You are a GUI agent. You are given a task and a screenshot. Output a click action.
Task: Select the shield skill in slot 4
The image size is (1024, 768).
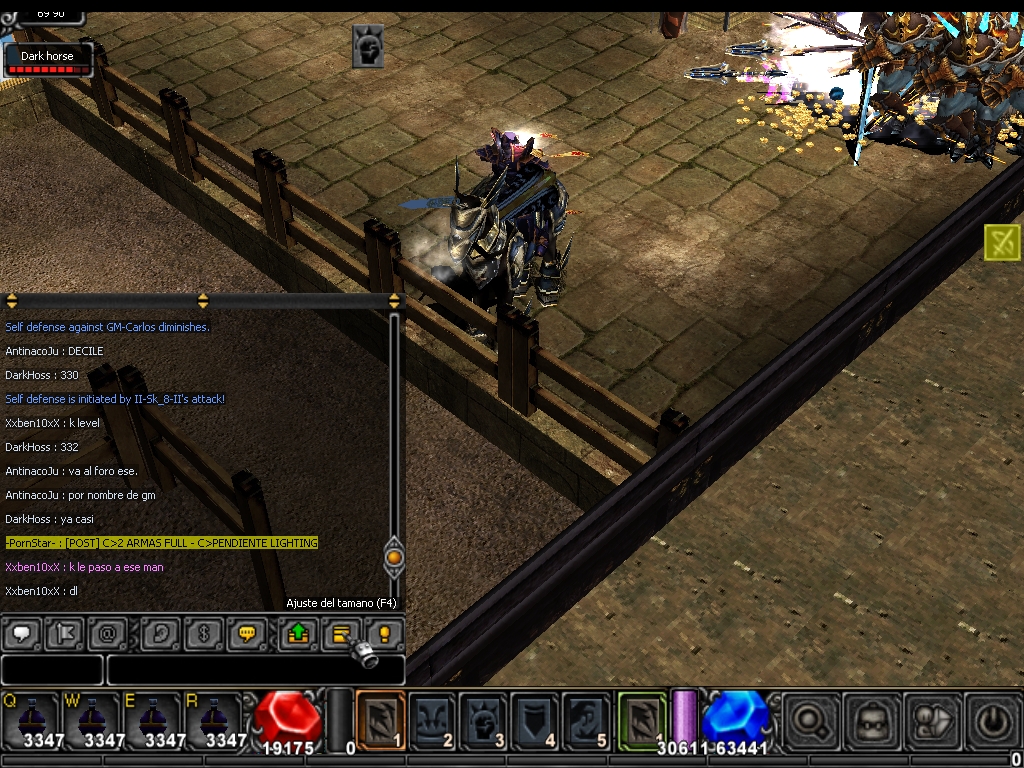pos(535,719)
